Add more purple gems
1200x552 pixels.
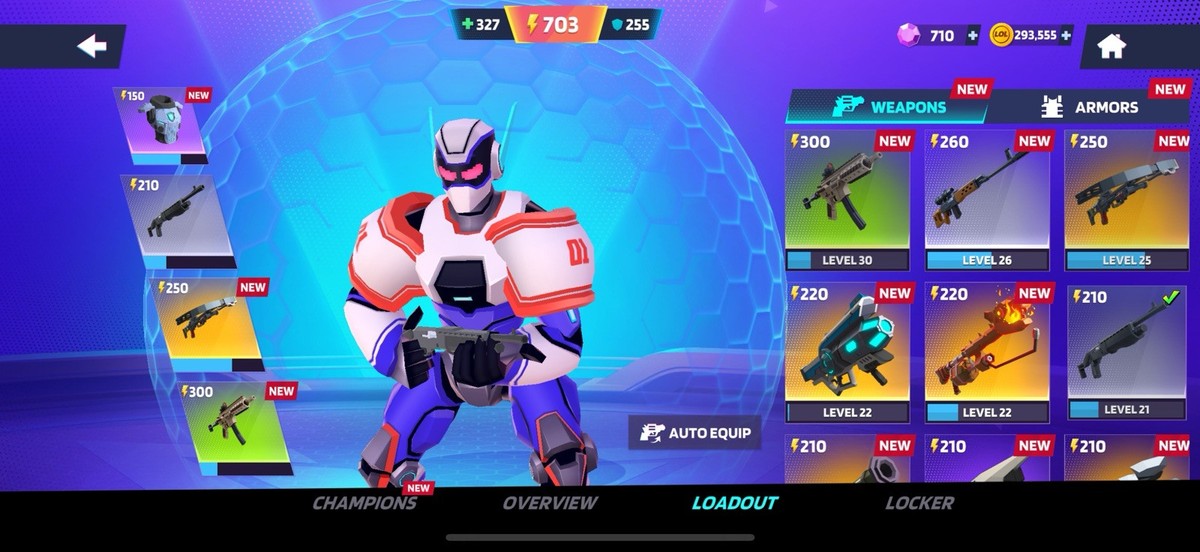(x=972, y=36)
